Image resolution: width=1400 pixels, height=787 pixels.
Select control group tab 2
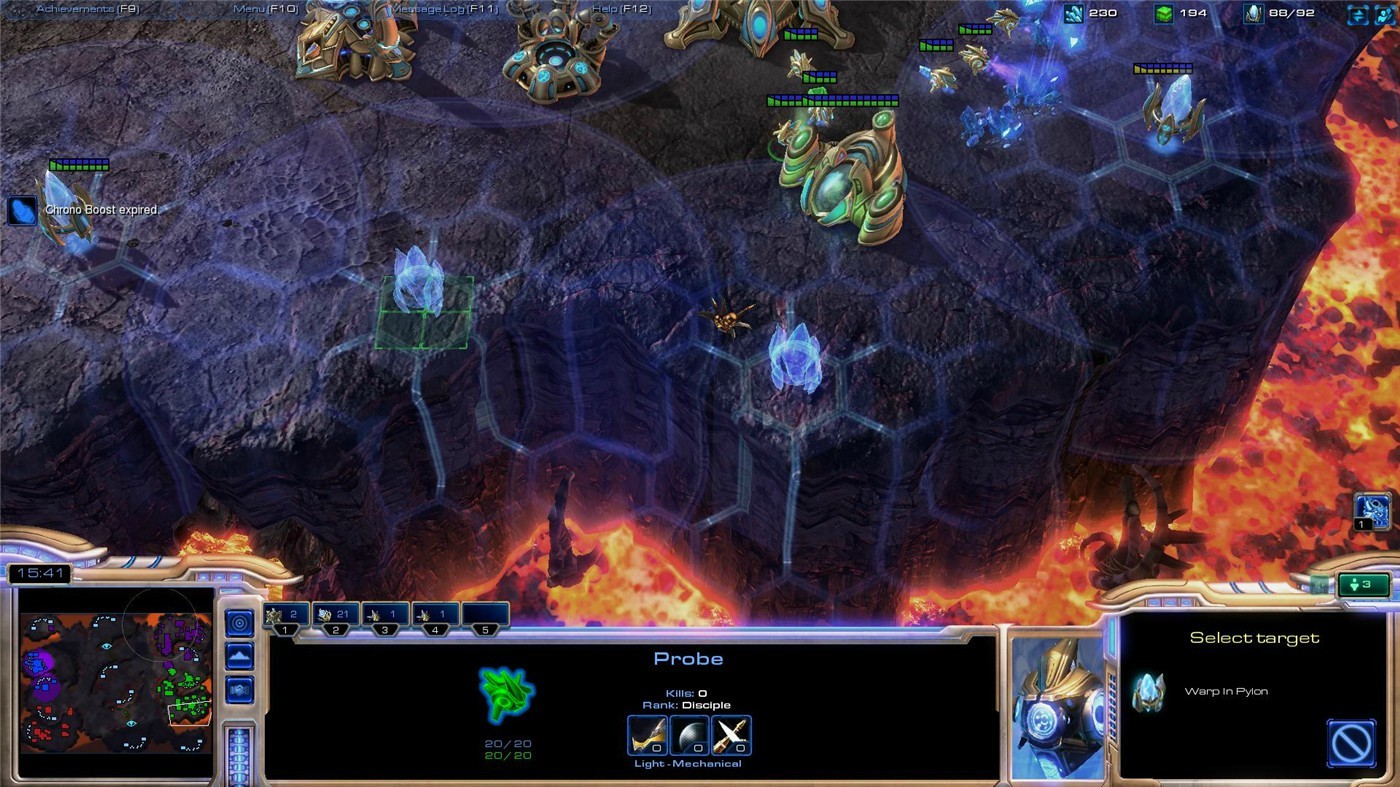click(335, 616)
